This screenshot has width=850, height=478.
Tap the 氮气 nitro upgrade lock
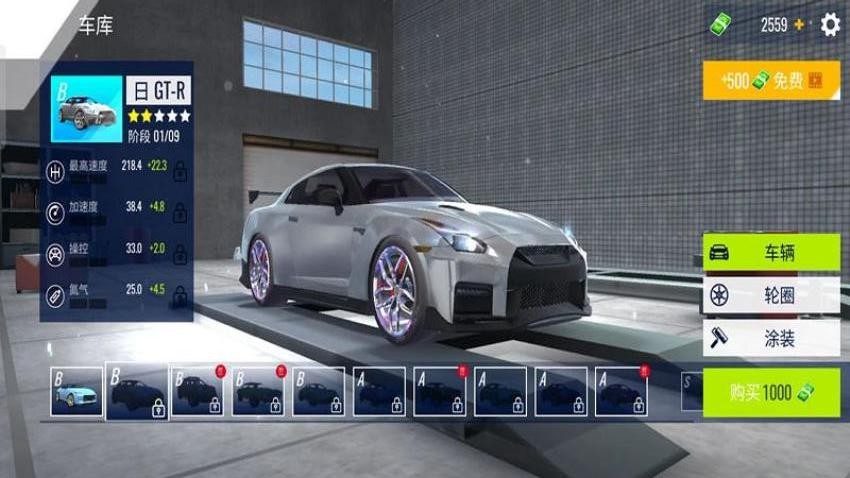click(x=180, y=294)
